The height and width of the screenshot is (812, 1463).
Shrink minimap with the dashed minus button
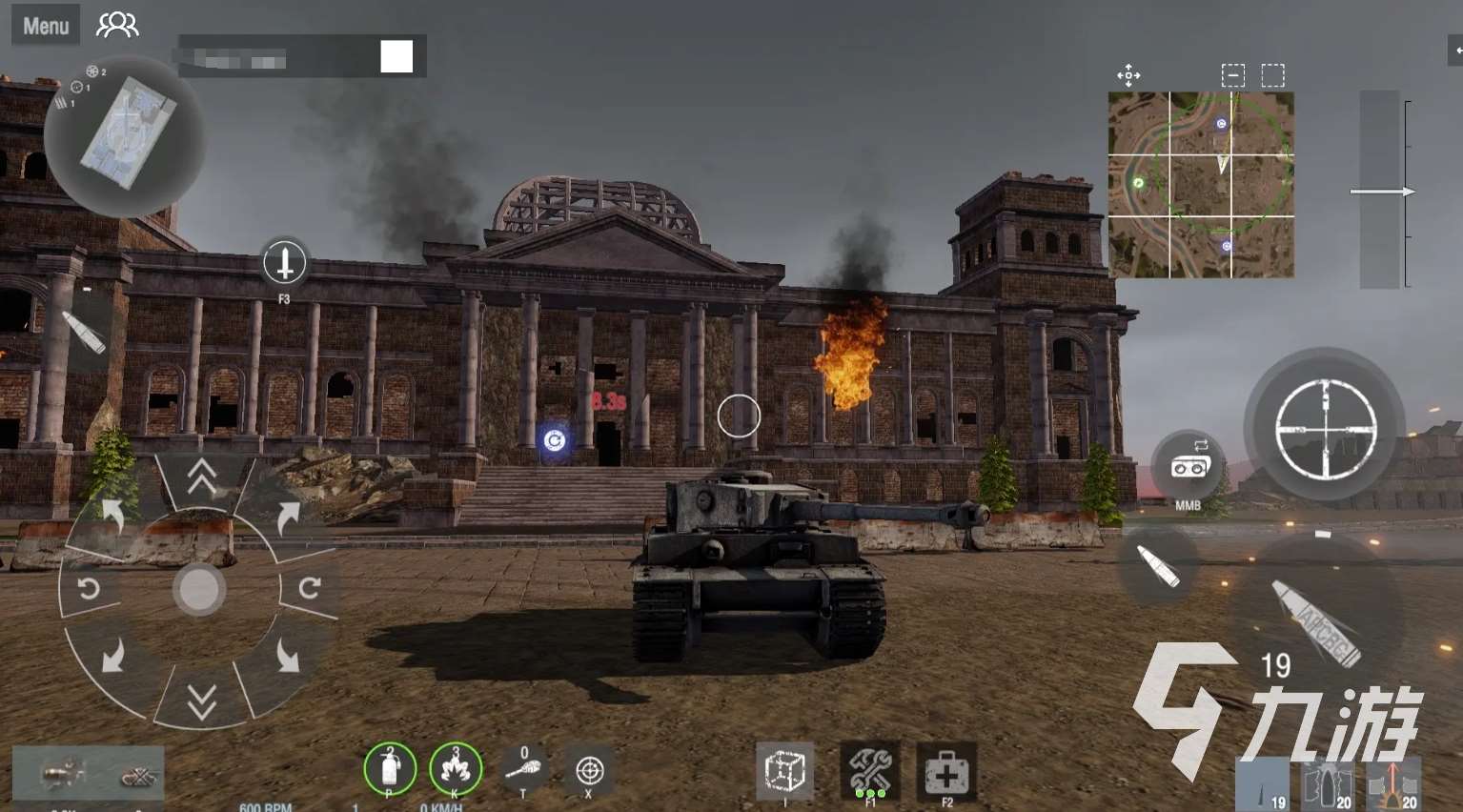(1233, 75)
